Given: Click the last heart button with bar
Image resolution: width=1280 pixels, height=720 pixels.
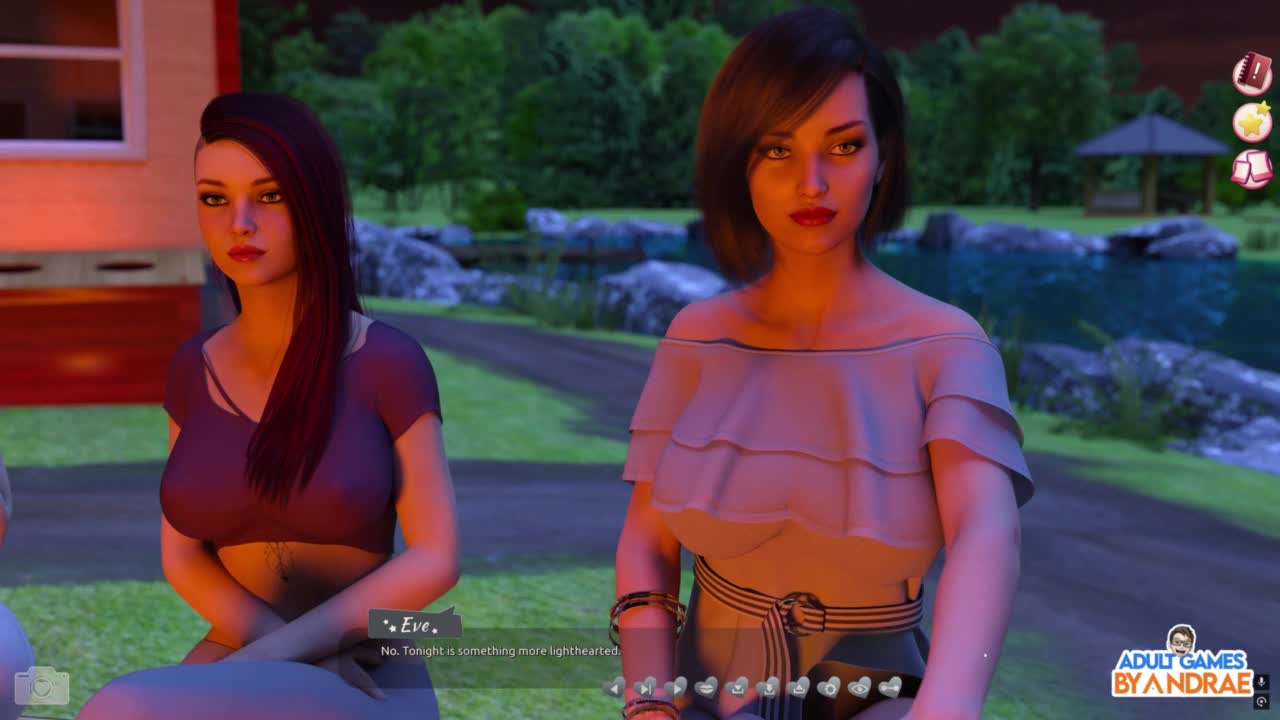Looking at the screenshot, I should pos(890,687).
